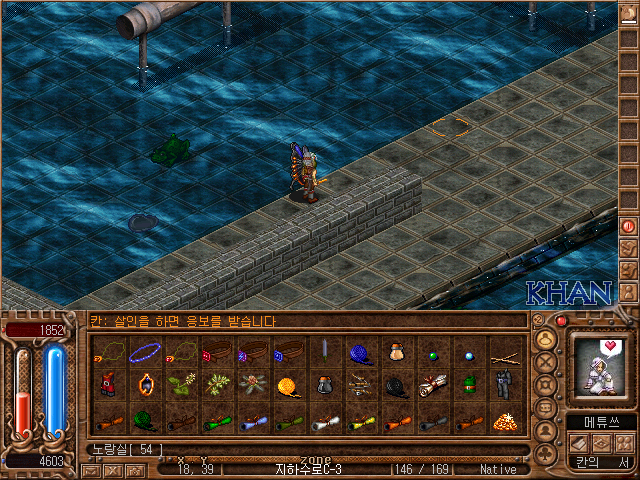Select the blue yarn ball item

[x=360, y=351]
